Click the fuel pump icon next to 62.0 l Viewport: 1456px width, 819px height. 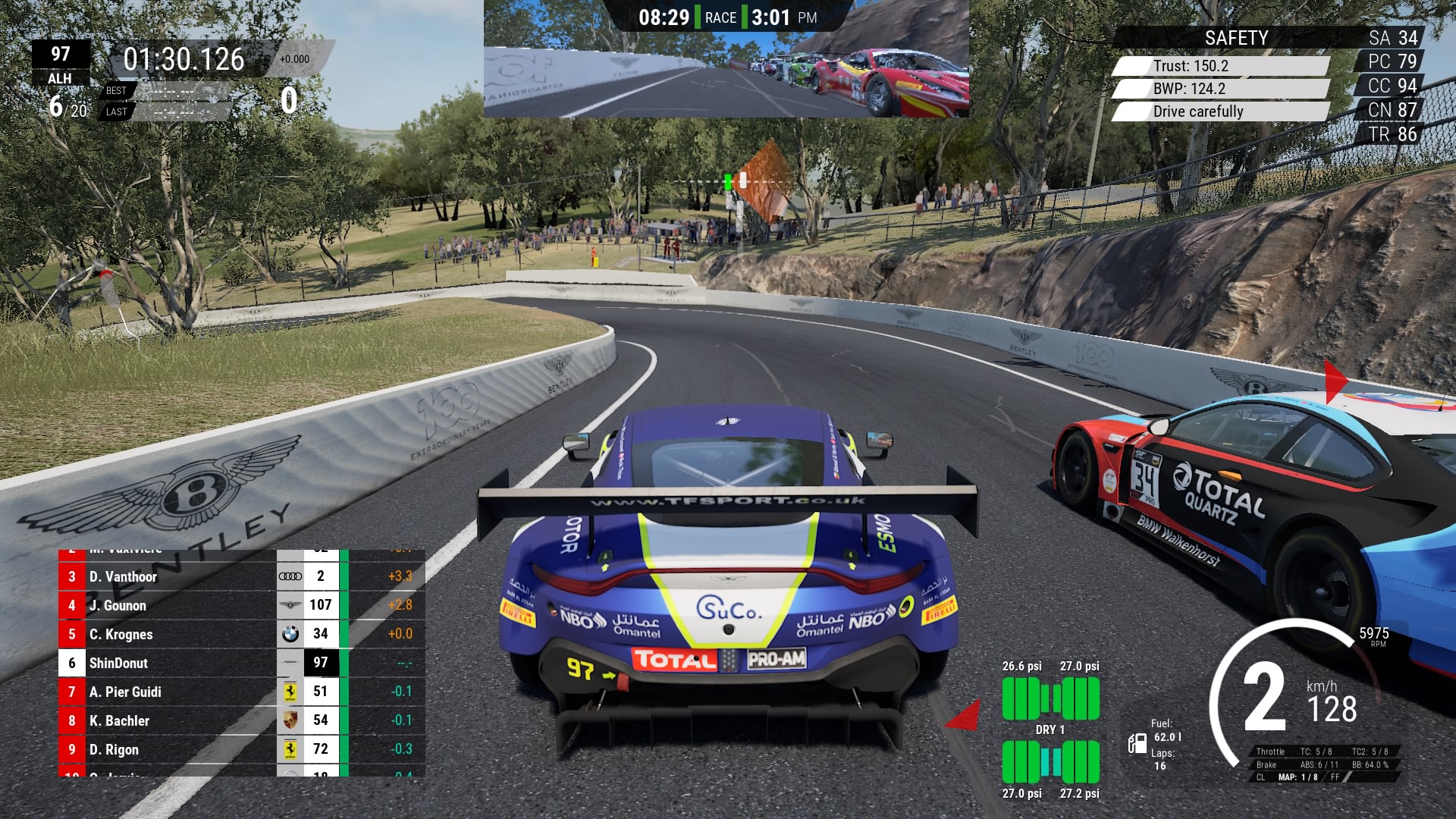click(1138, 745)
